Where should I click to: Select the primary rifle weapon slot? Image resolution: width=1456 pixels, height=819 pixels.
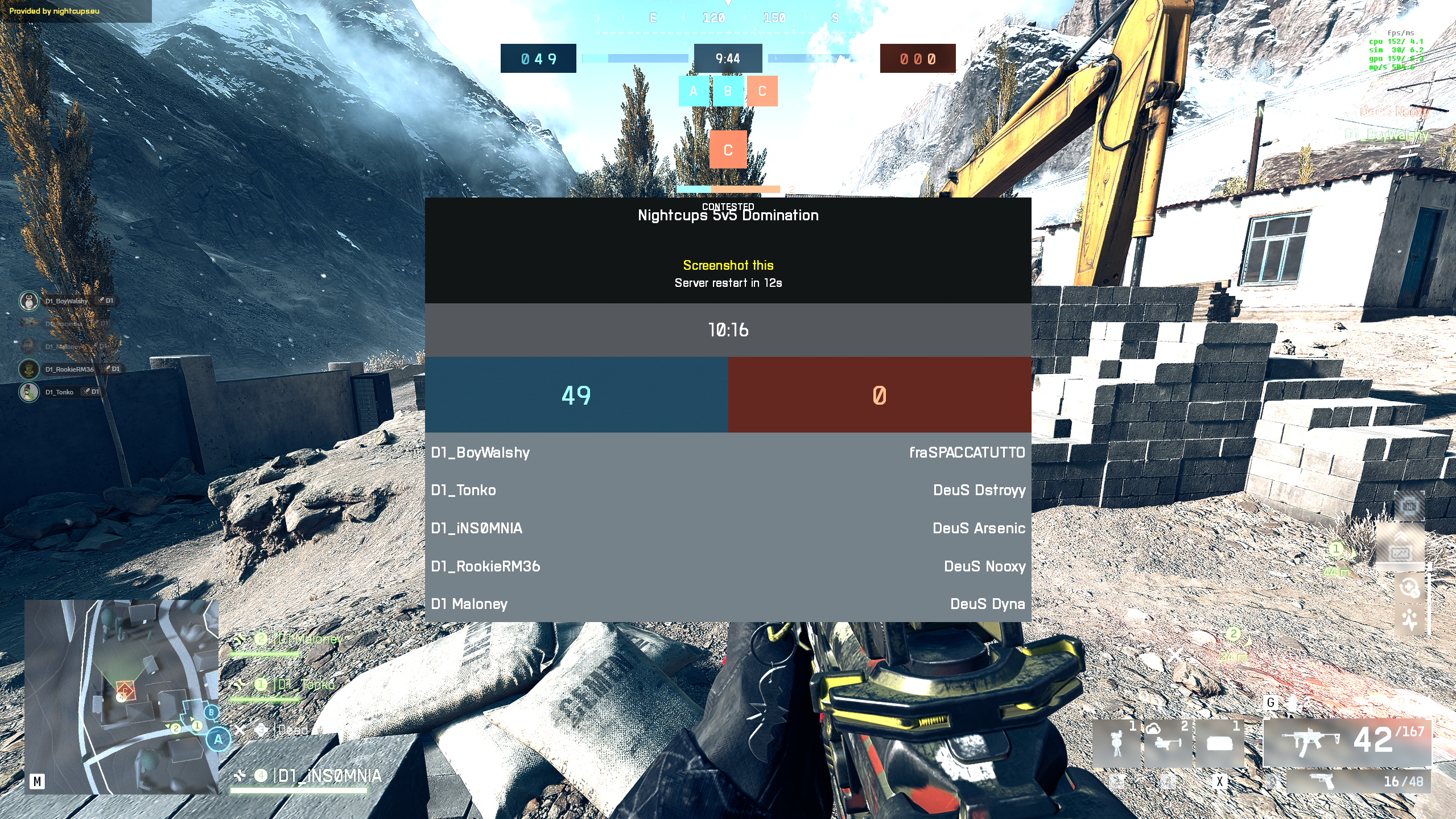[x=1346, y=742]
